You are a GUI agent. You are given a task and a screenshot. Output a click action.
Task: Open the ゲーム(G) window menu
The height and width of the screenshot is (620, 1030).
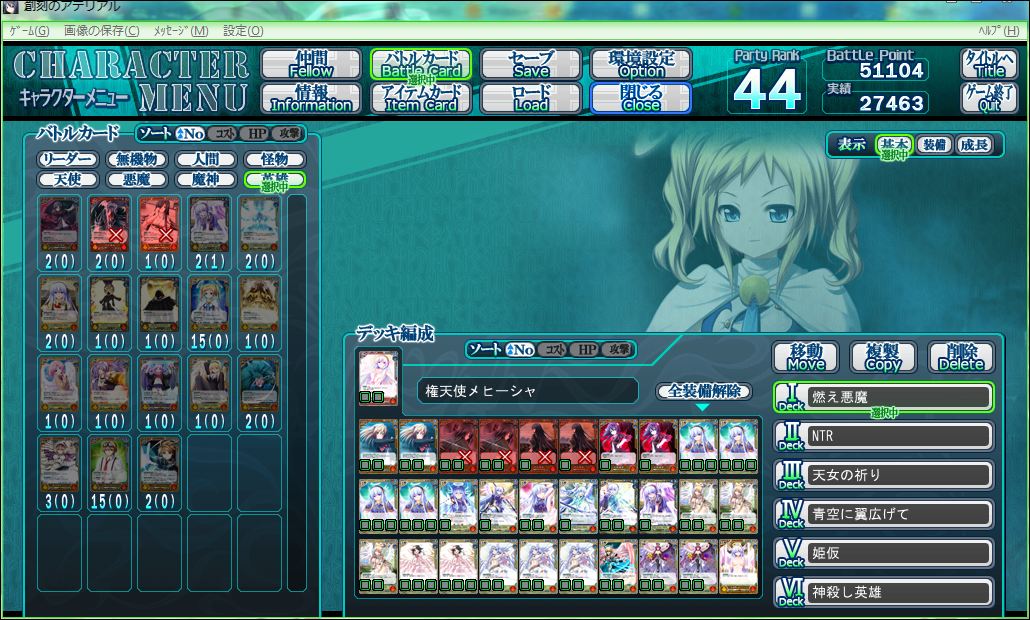29,31
